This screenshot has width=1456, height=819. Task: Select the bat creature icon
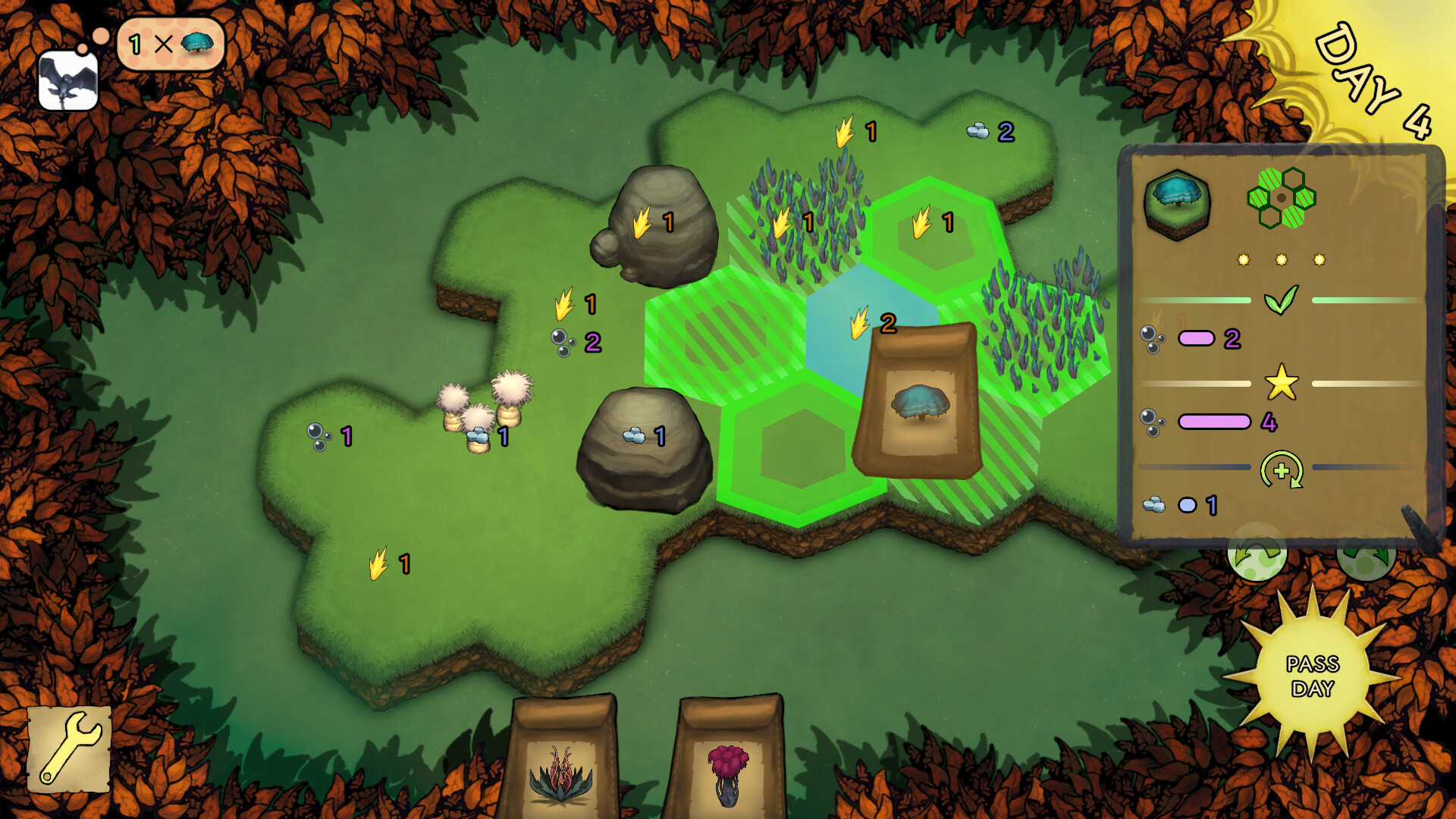(67, 72)
